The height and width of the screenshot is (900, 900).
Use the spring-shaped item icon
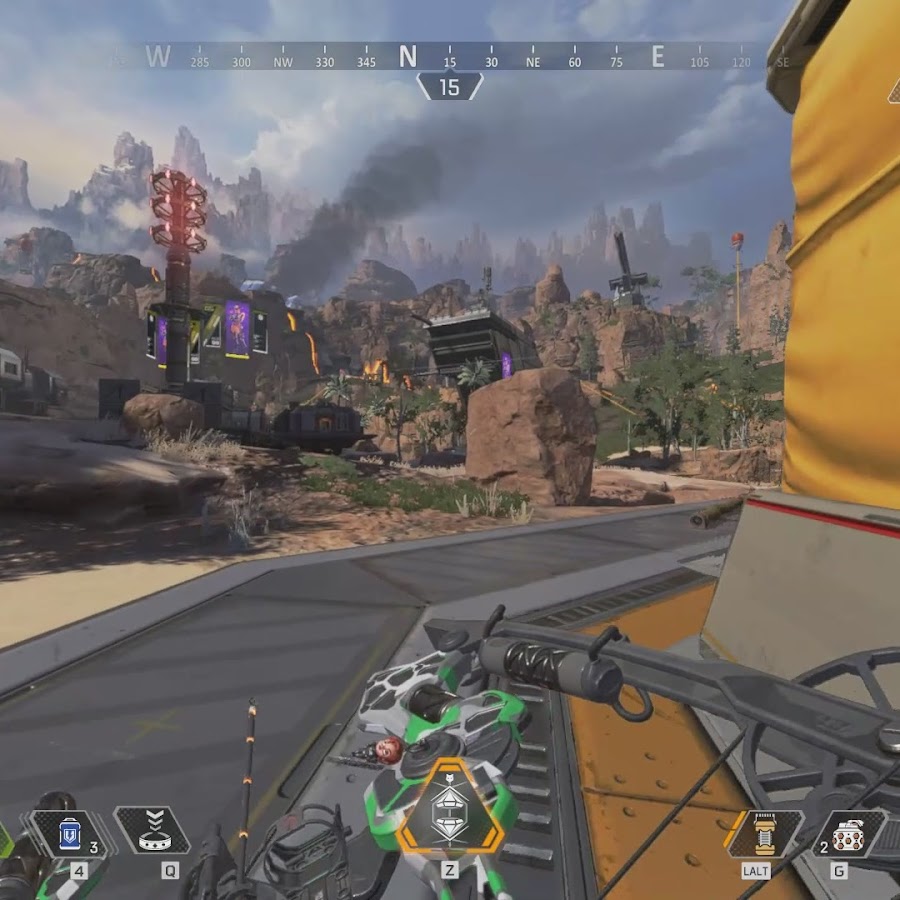click(765, 834)
